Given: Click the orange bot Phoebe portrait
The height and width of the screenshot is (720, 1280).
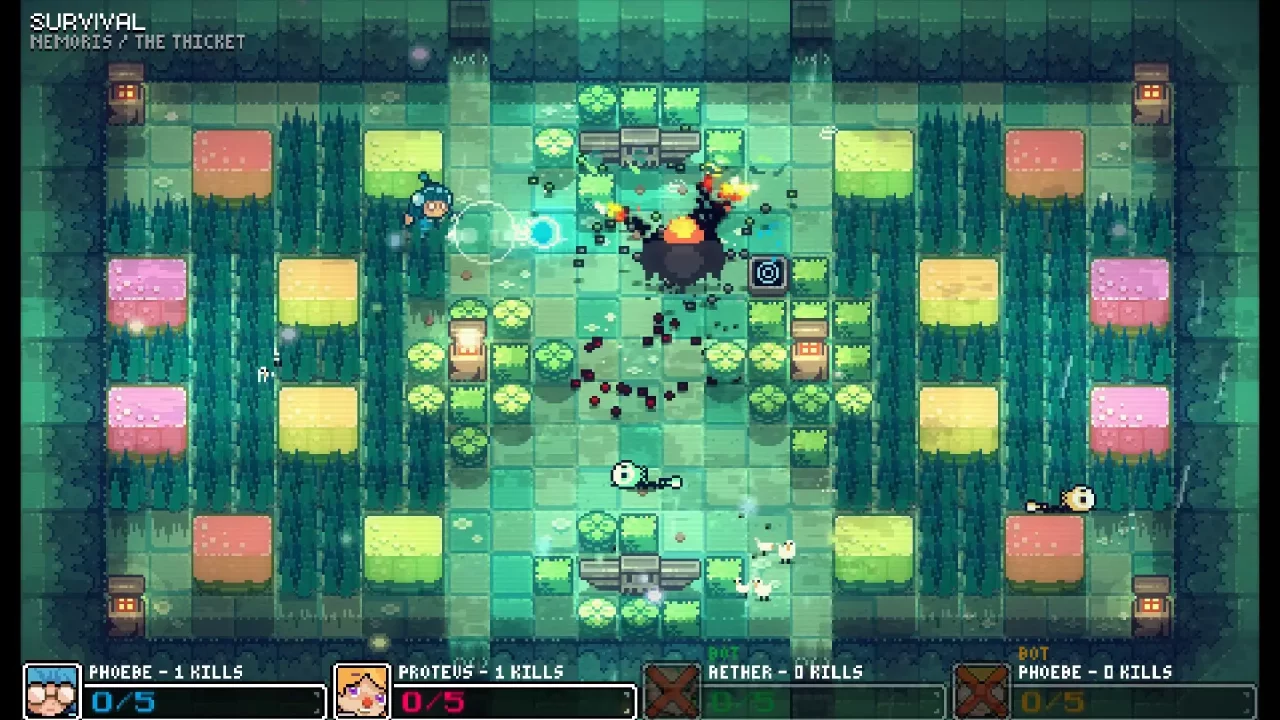Looking at the screenshot, I should 982,688.
